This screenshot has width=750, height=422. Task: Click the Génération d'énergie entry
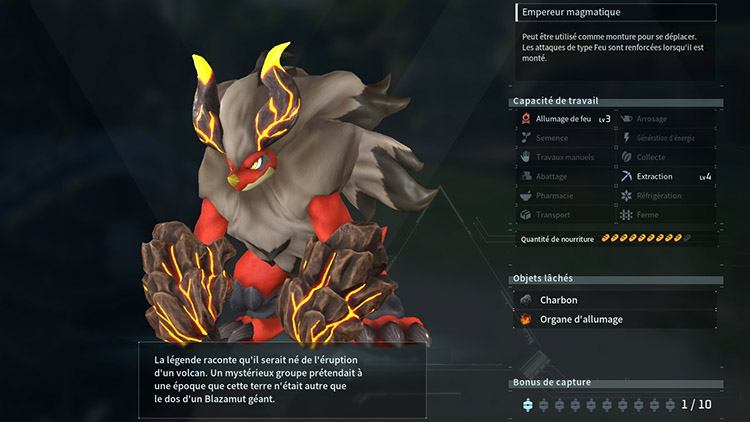click(666, 138)
